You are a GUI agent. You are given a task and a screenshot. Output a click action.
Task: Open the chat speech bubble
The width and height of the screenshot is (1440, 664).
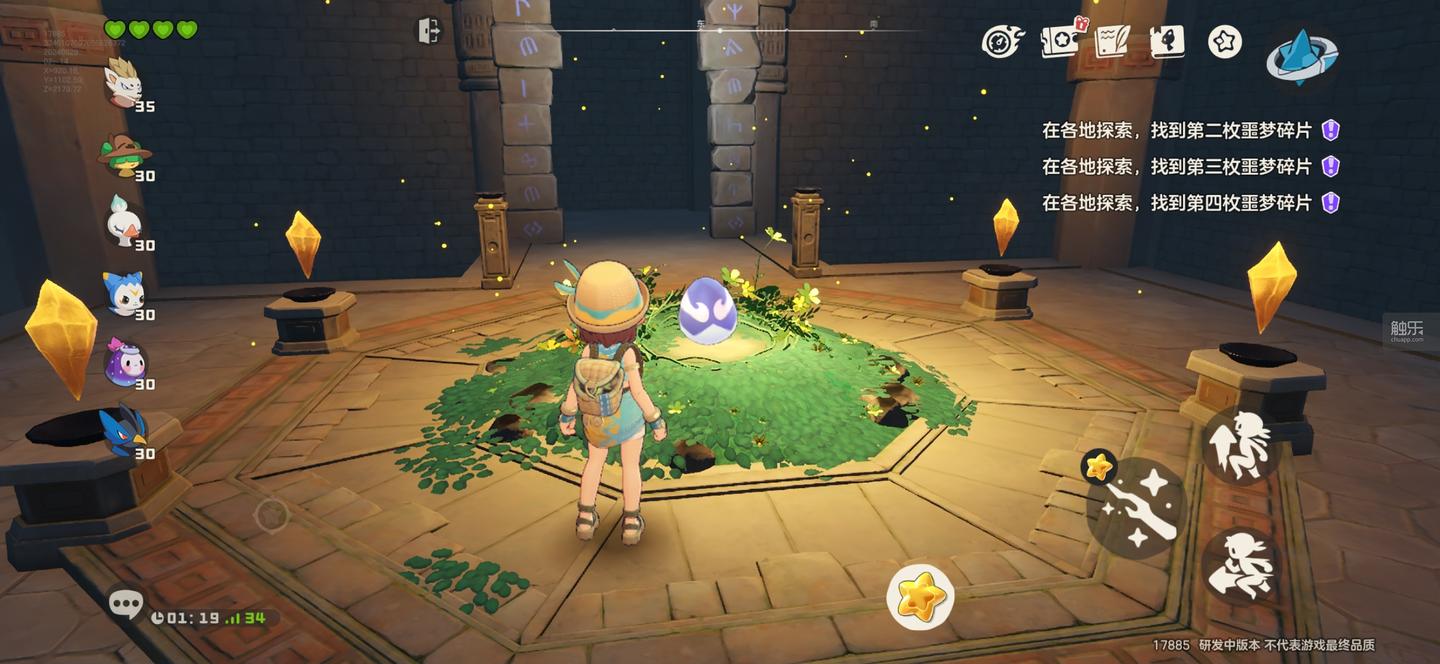click(126, 602)
